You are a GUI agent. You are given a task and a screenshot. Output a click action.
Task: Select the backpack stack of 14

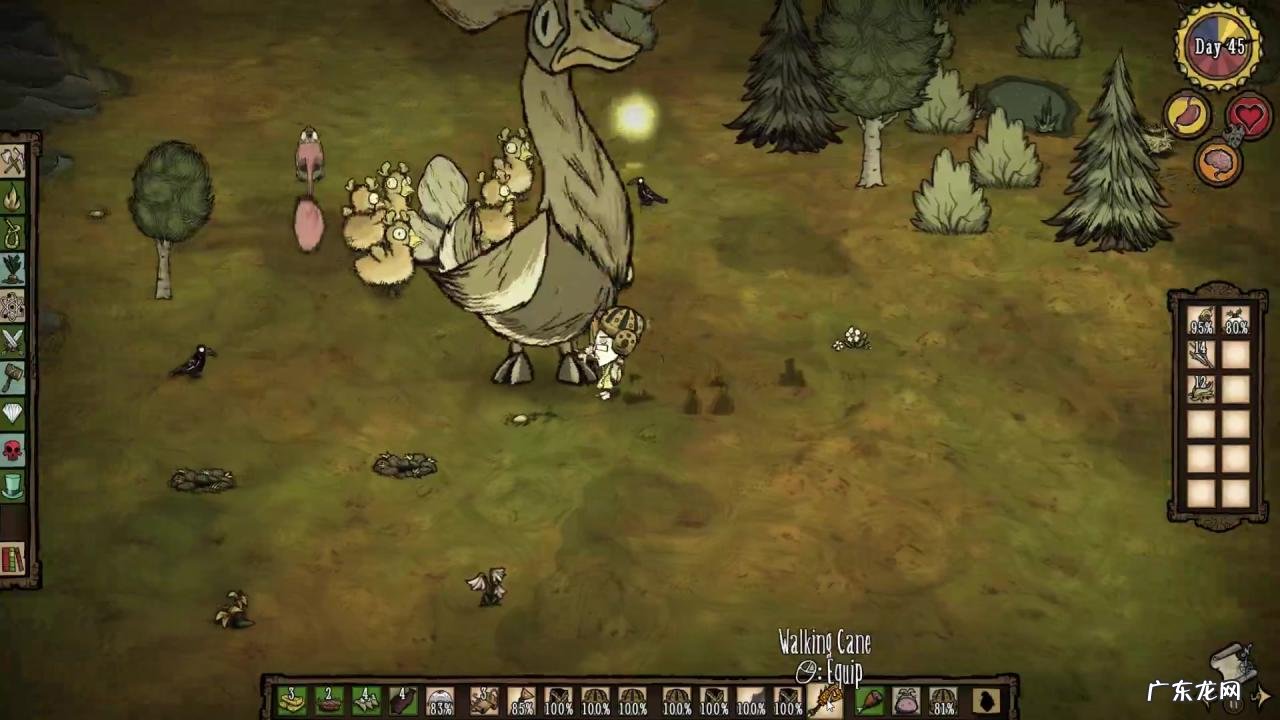[1201, 355]
